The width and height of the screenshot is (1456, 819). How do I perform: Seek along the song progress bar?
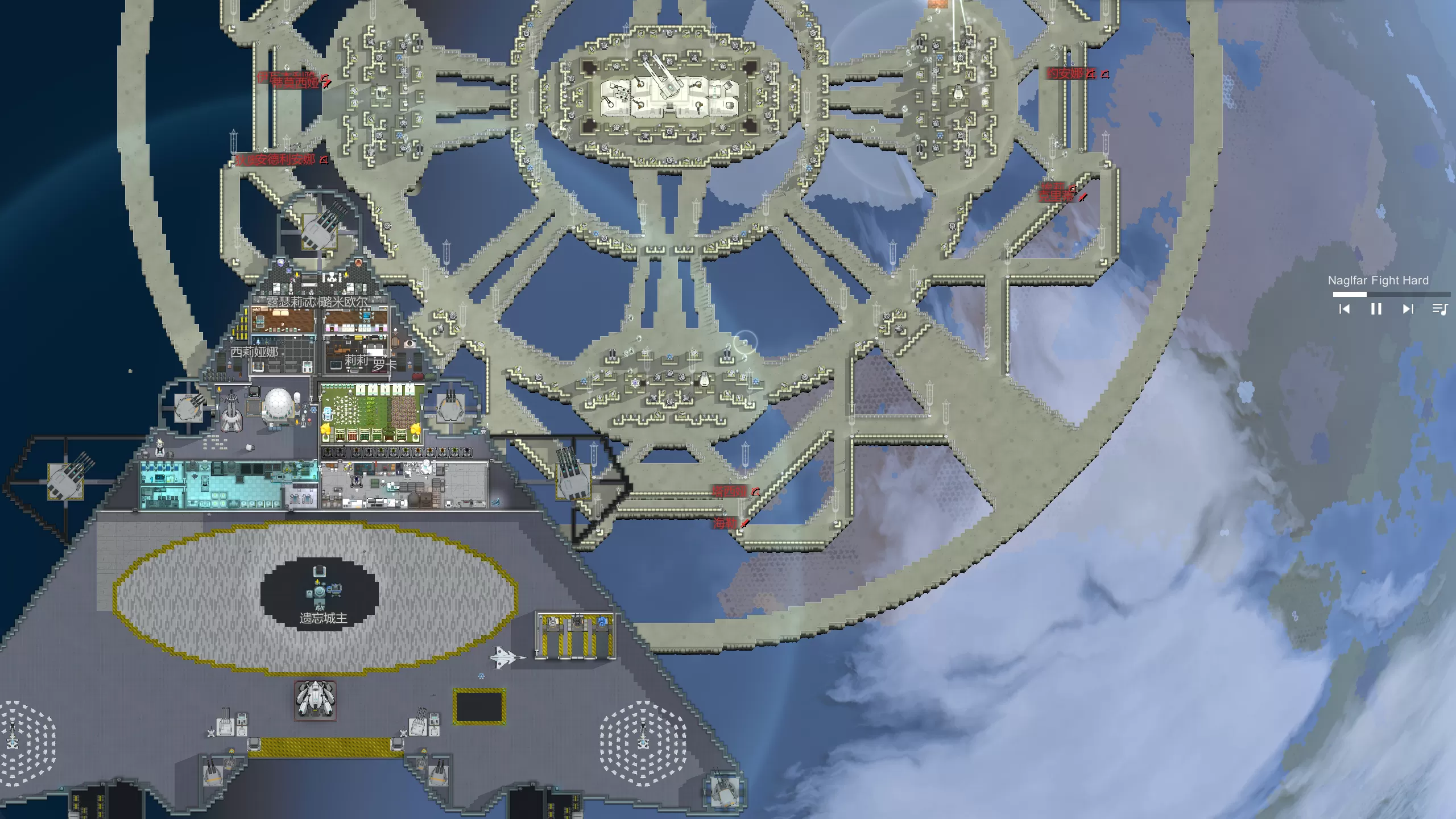1391,294
